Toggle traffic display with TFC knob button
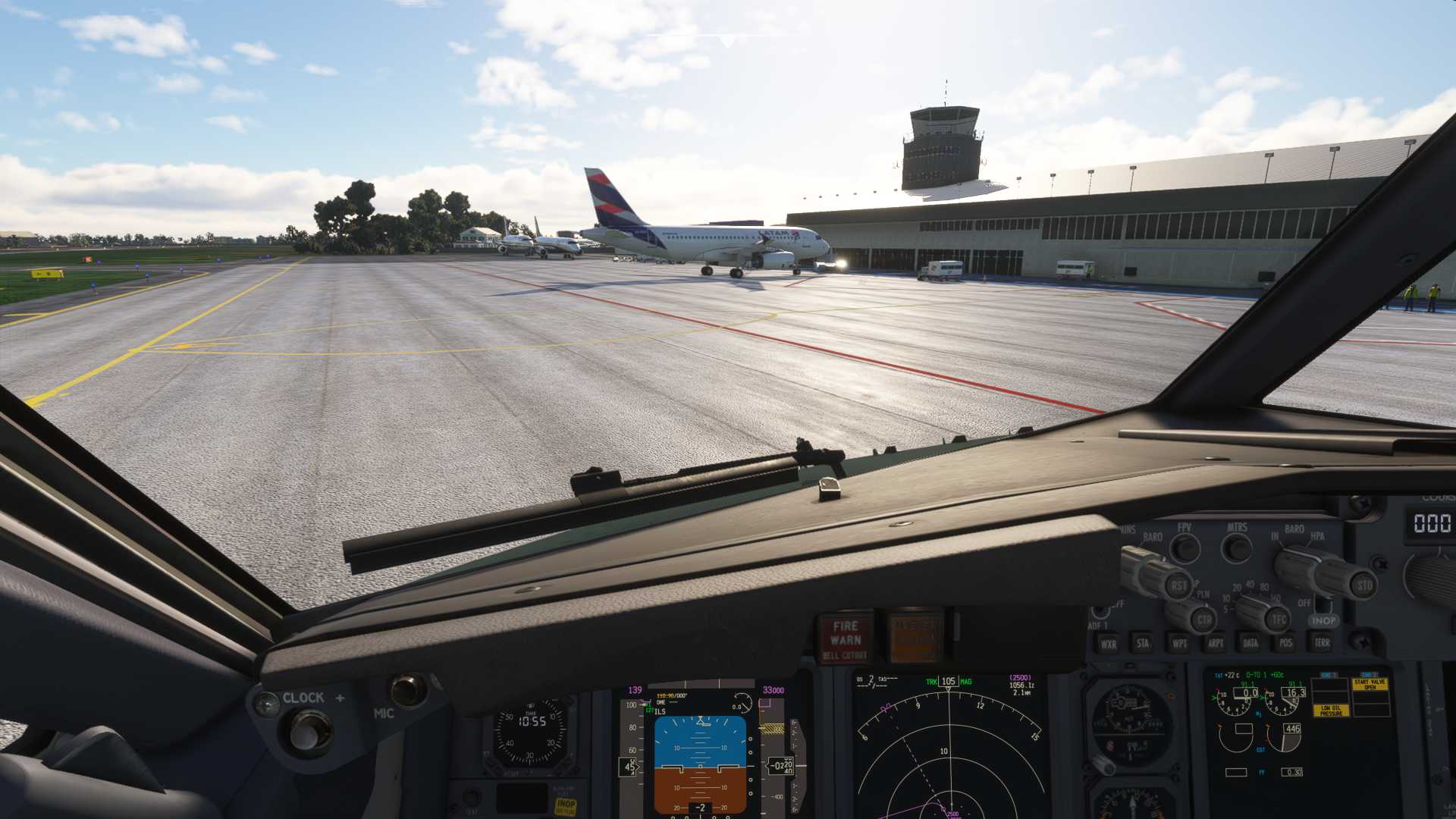This screenshot has width=1456, height=819. (1279, 620)
